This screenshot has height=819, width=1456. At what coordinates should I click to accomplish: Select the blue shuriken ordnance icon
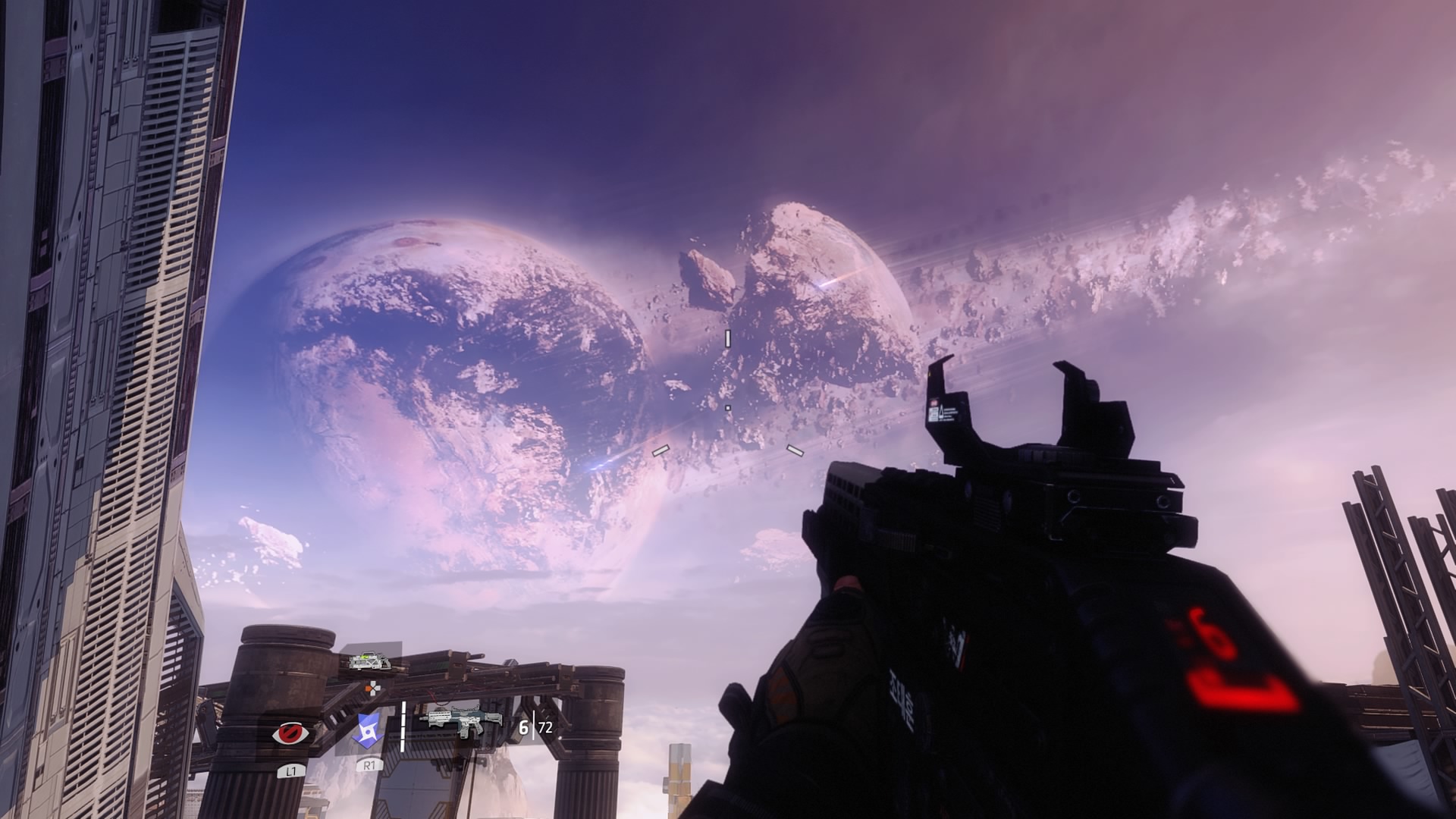click(367, 731)
